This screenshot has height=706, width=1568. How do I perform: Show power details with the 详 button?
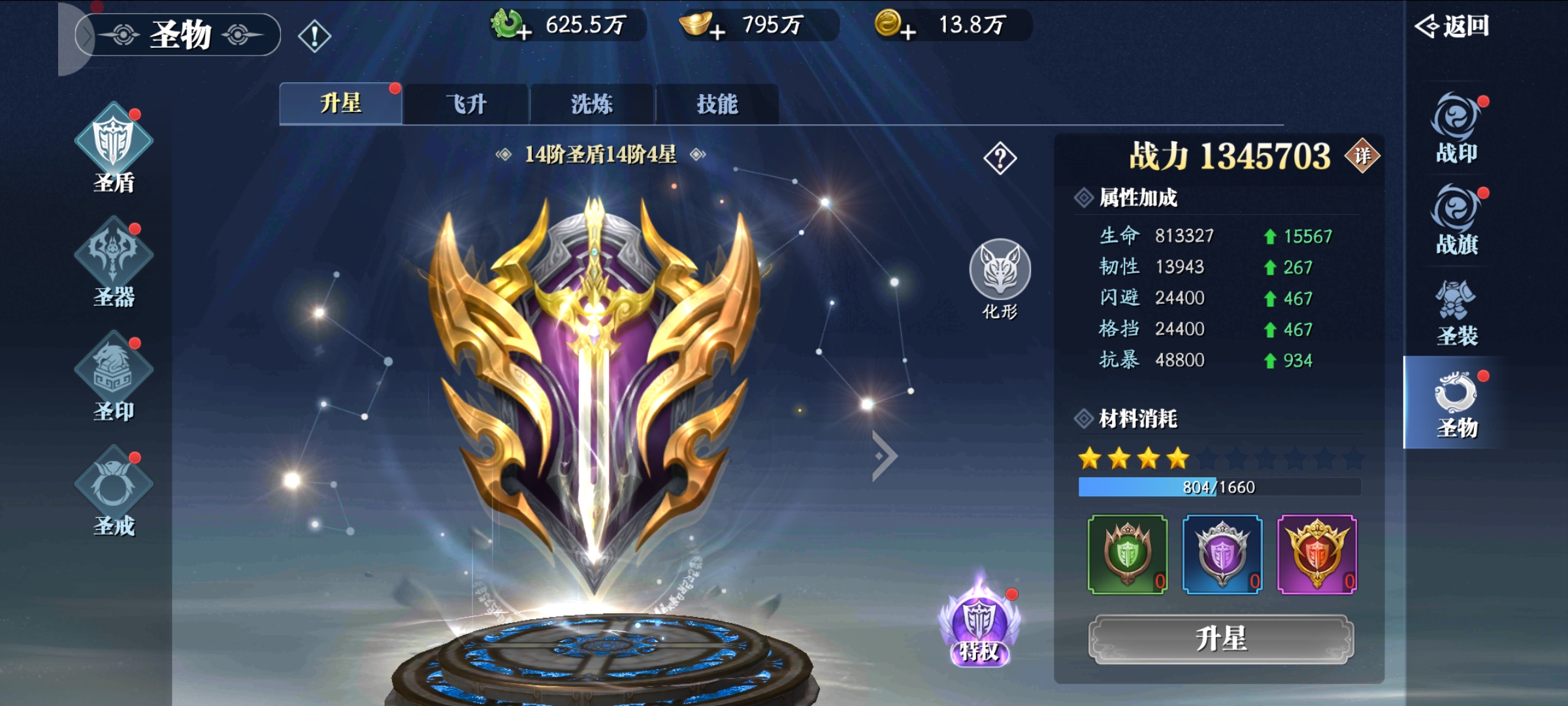coord(1362,156)
